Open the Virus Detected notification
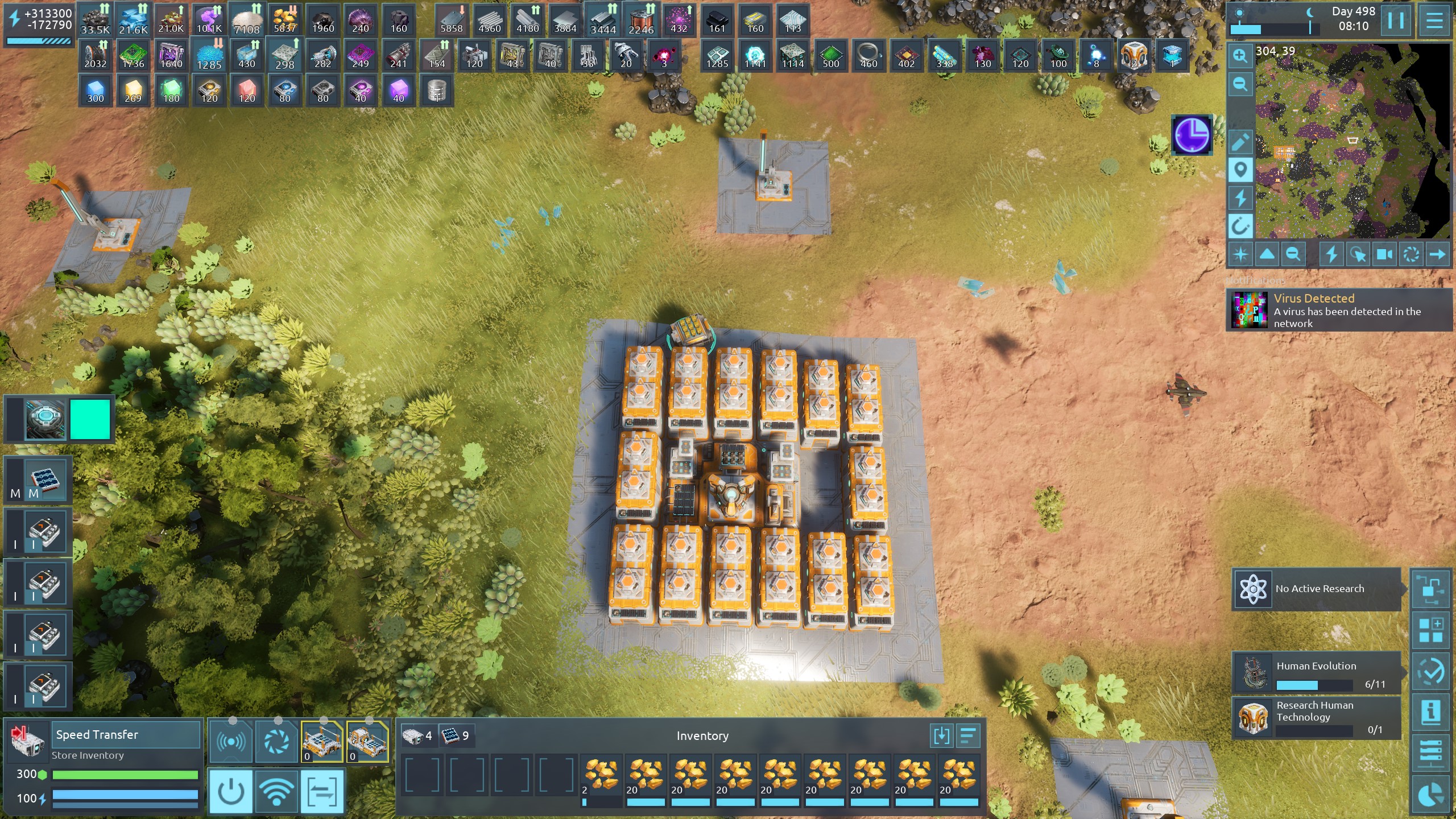This screenshot has height=819, width=1456. tap(1339, 310)
